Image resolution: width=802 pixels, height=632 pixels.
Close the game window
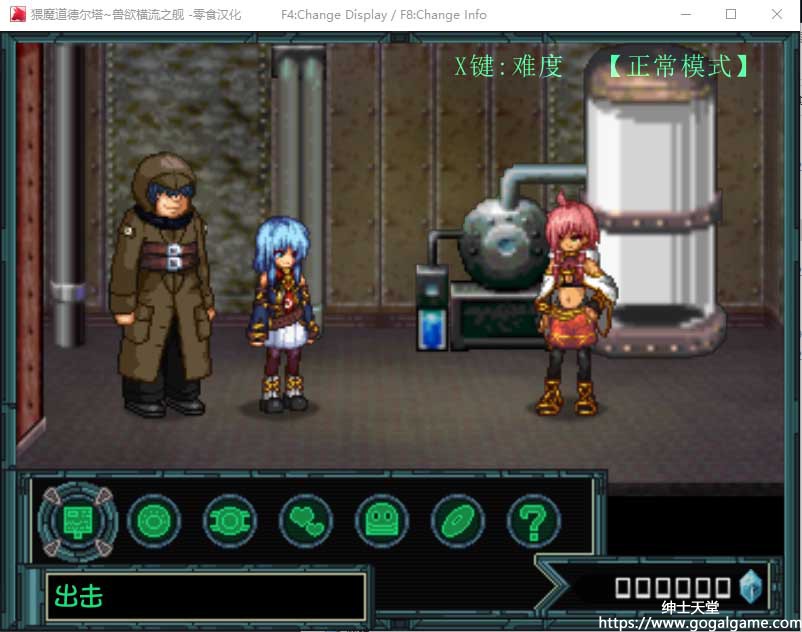point(777,15)
